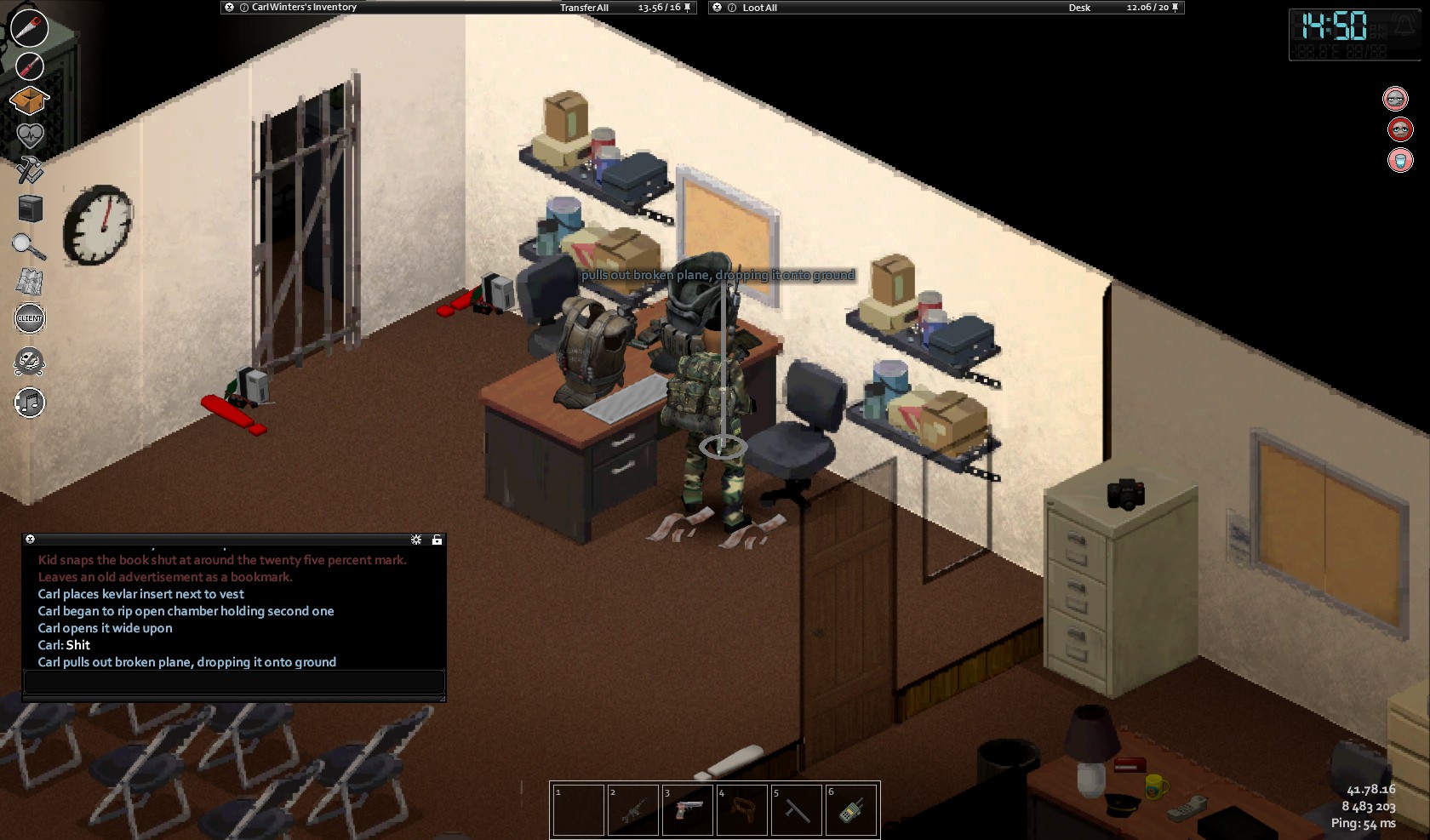Image resolution: width=1430 pixels, height=840 pixels.
Task: Activate the magnifying glass search mode
Action: tap(29, 246)
